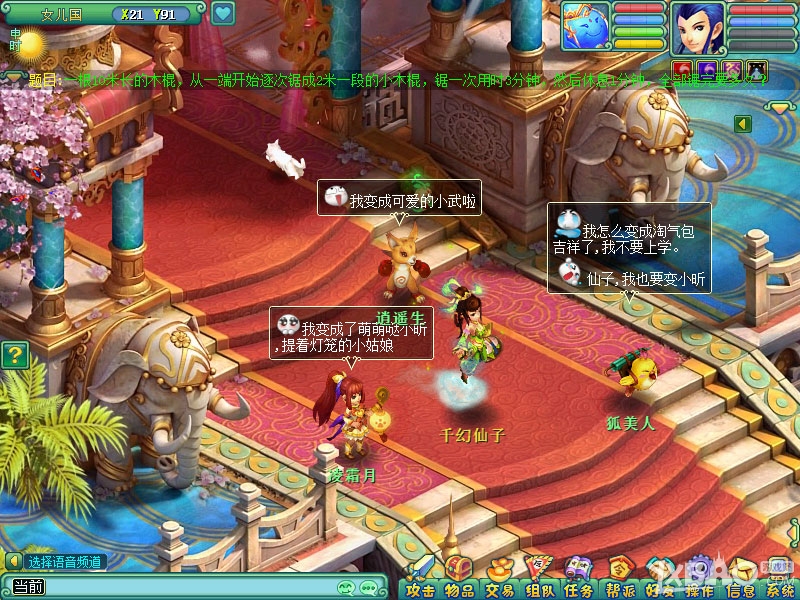The width and height of the screenshot is (800, 600).
Task: Click the yellow left-arrow expand button
Action: [x=743, y=123]
